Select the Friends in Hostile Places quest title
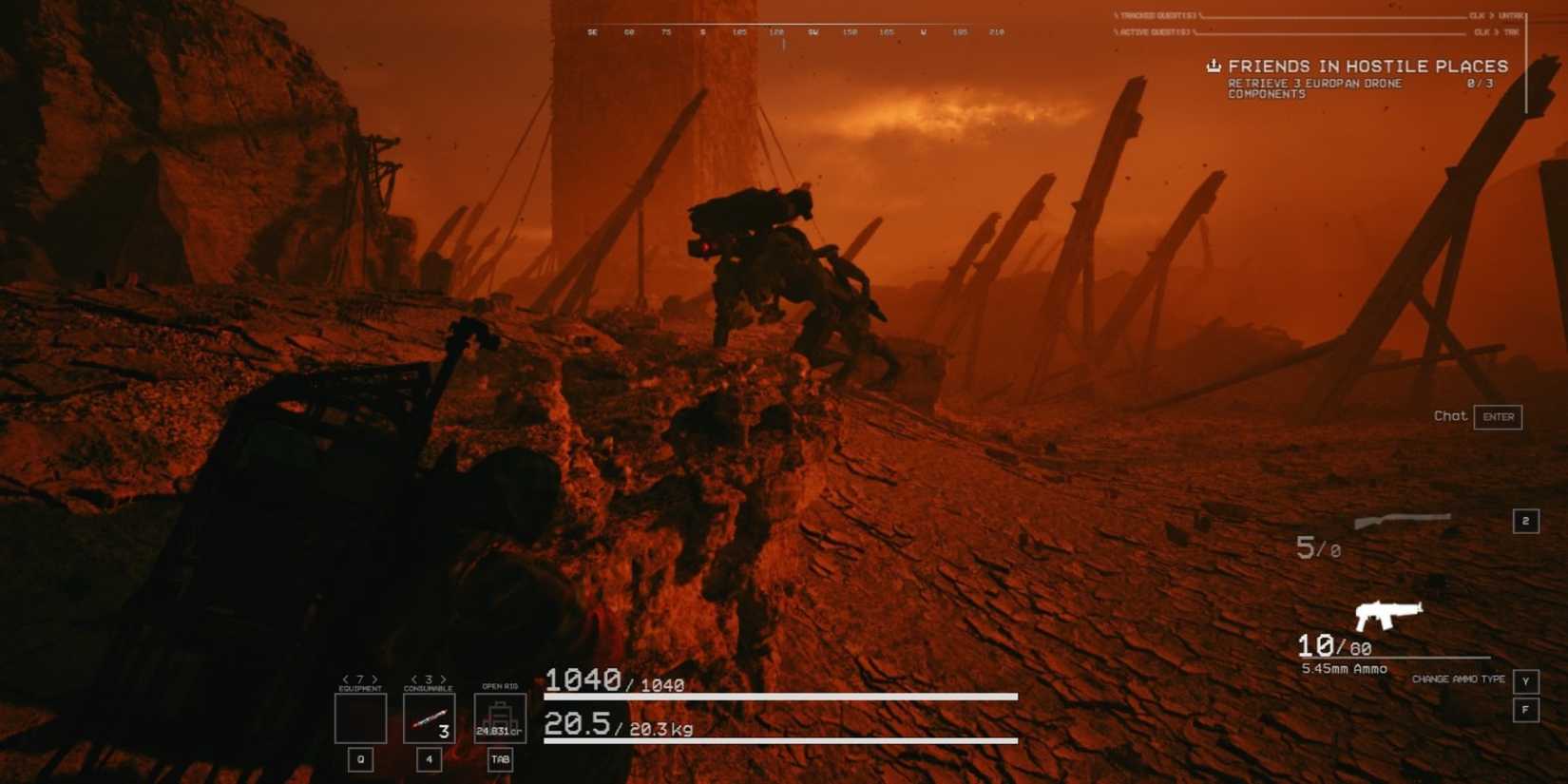This screenshot has width=1568, height=784. (1368, 66)
